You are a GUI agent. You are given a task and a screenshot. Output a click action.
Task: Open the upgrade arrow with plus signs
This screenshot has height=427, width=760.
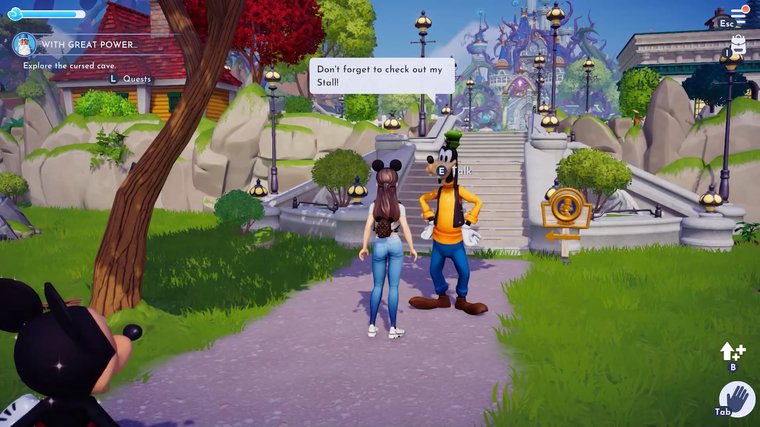click(732, 351)
